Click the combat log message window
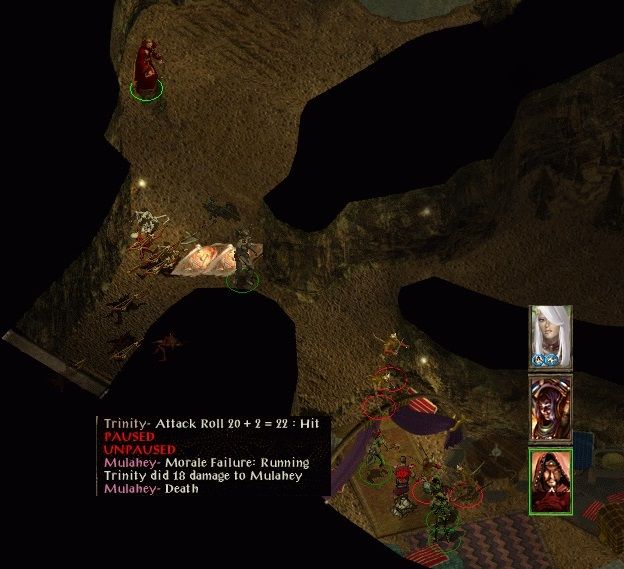 click(214, 457)
